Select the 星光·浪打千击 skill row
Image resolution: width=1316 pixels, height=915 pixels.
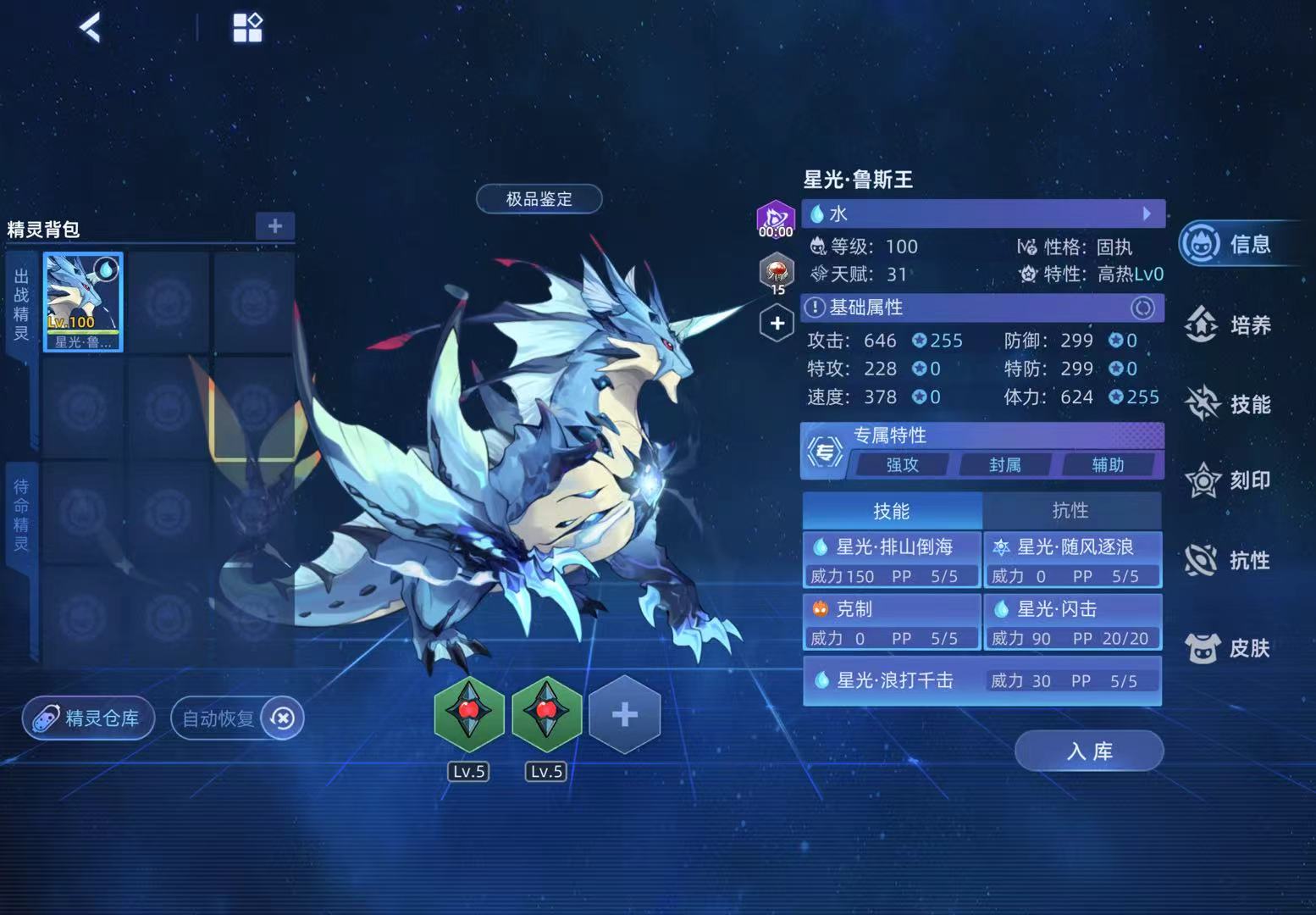(x=981, y=680)
